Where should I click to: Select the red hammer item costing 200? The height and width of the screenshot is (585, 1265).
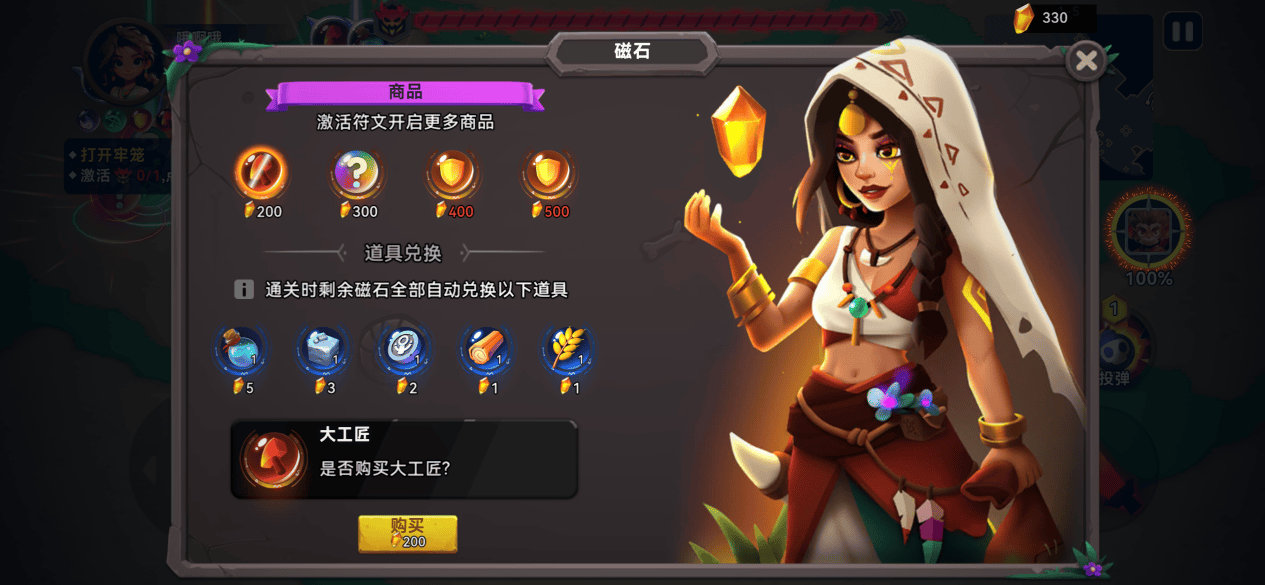tap(262, 174)
